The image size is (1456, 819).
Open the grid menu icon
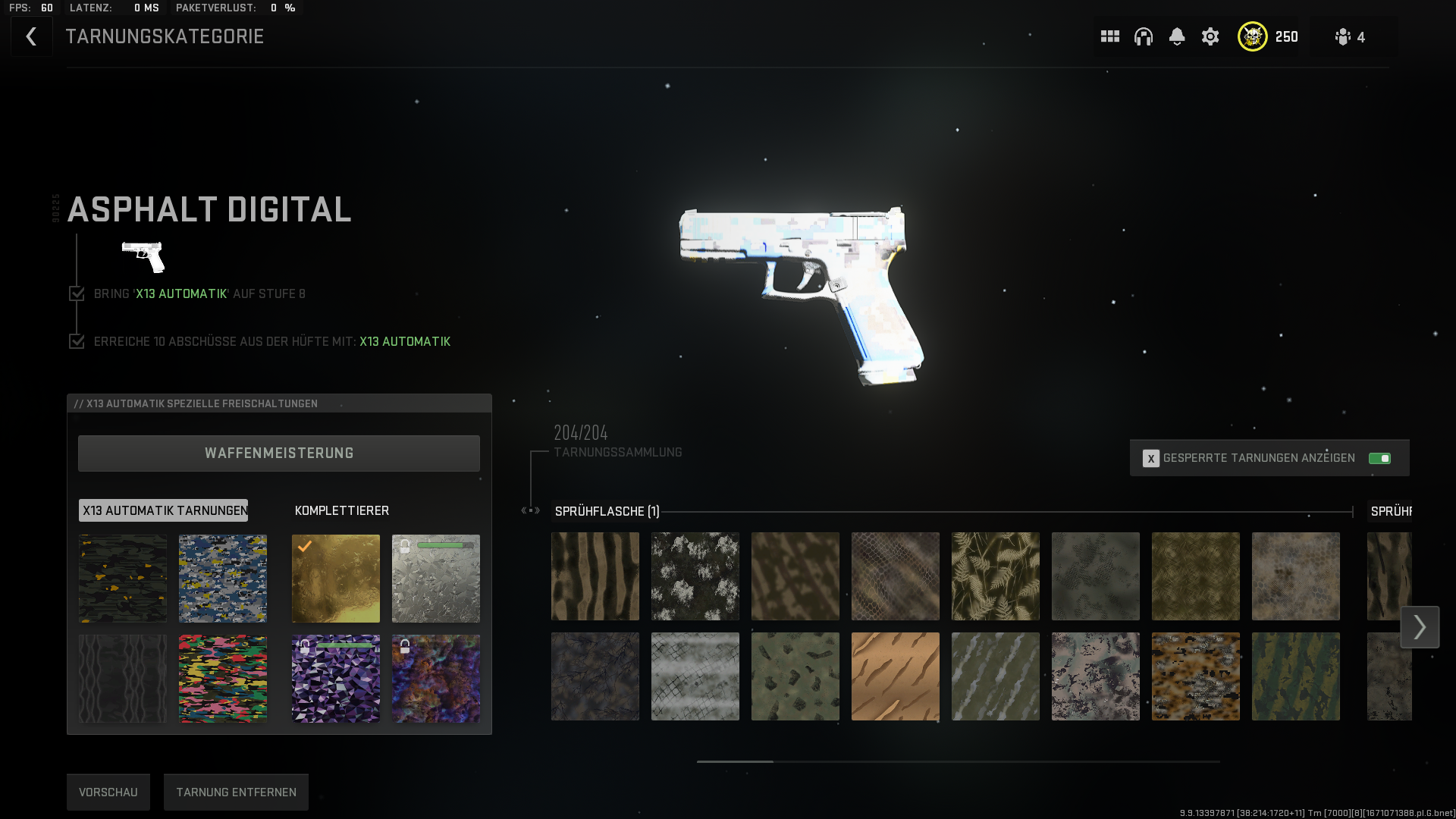tap(1110, 36)
